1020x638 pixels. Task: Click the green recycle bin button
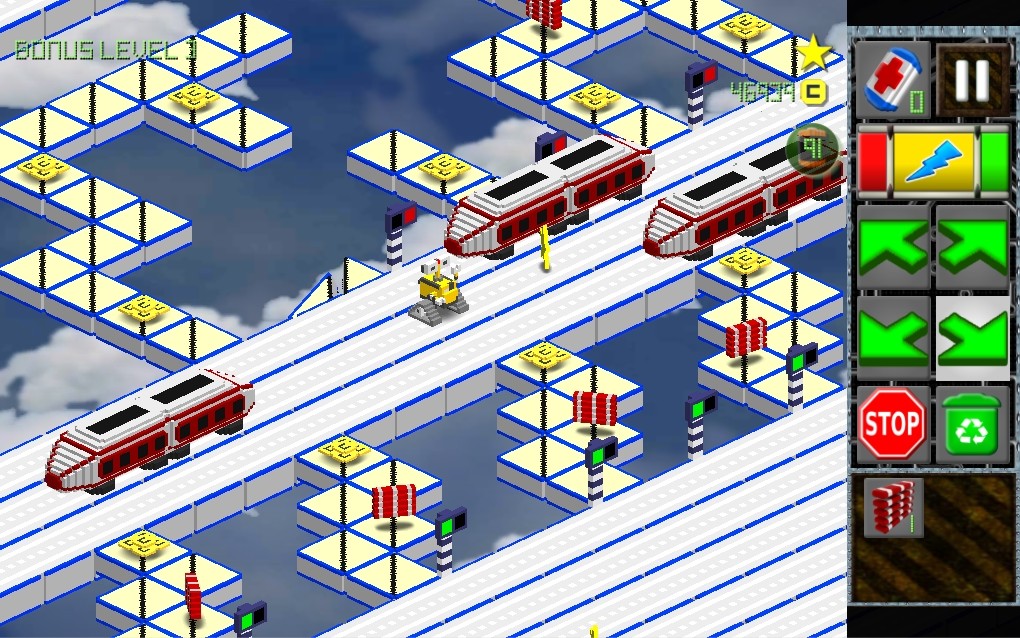pos(972,425)
